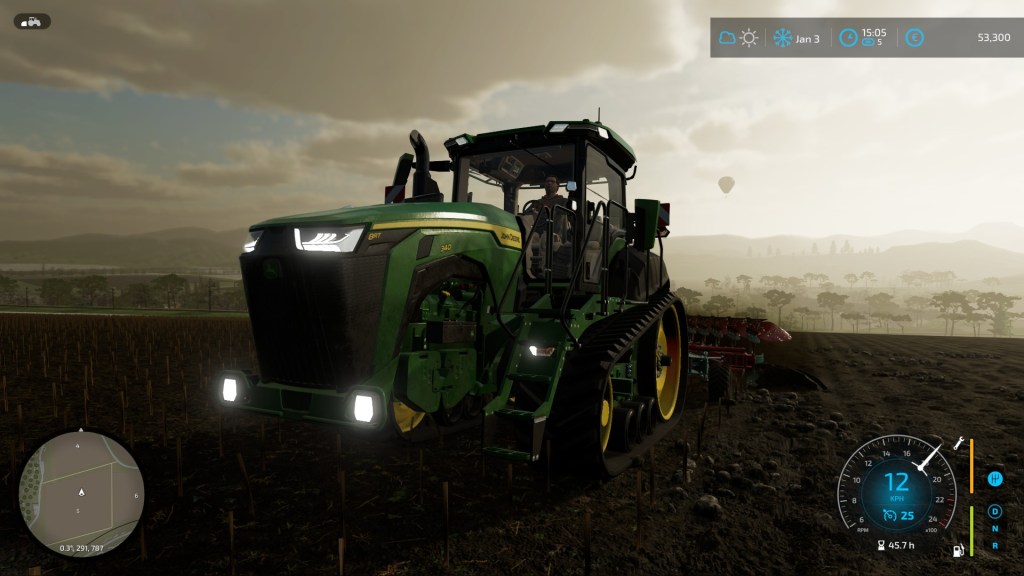Viewport: 1024px width, 576px height.
Task: Switch to the N neutral gear
Action: pyautogui.click(x=995, y=529)
